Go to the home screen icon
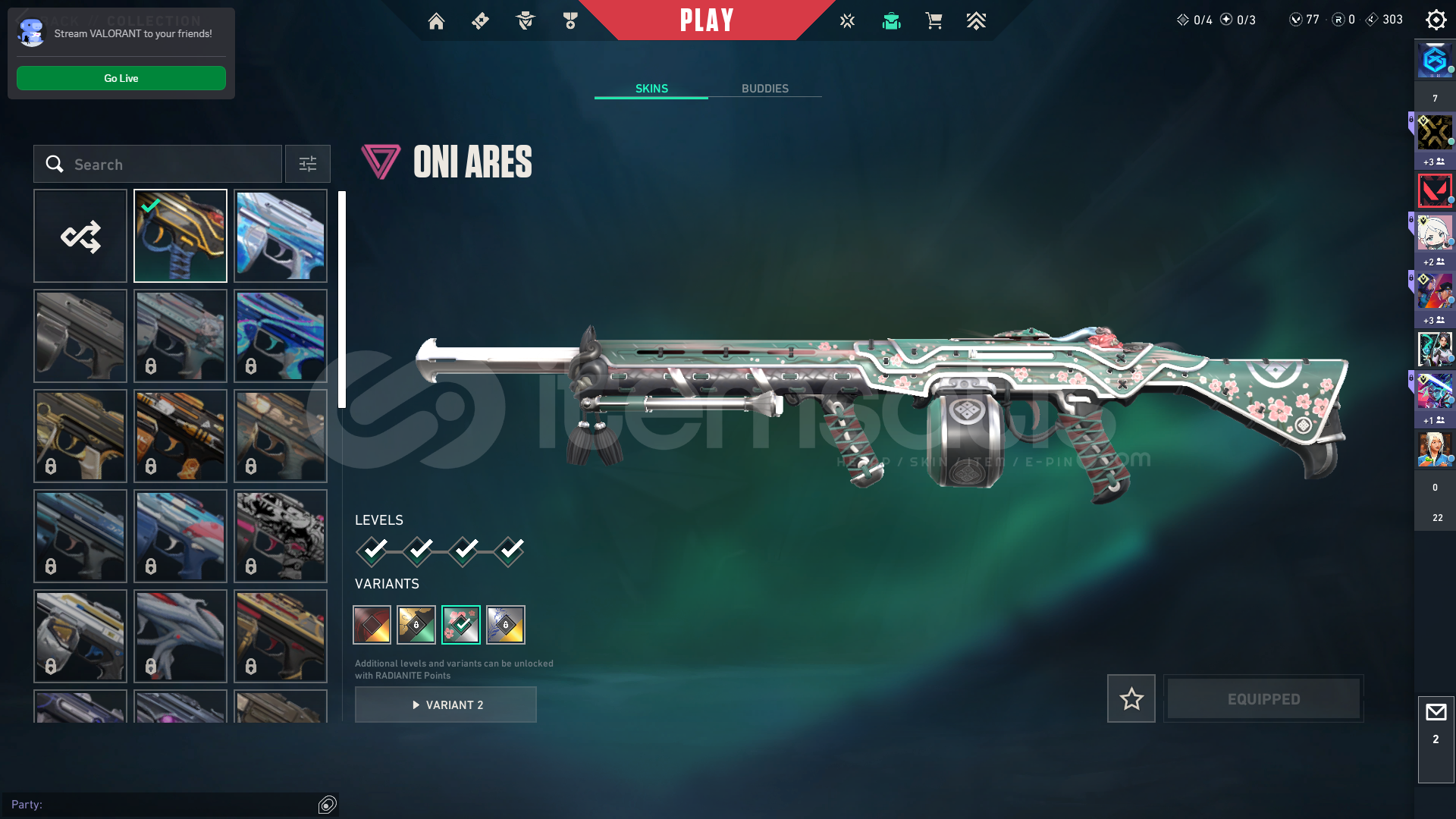The image size is (1456, 819). (436, 21)
